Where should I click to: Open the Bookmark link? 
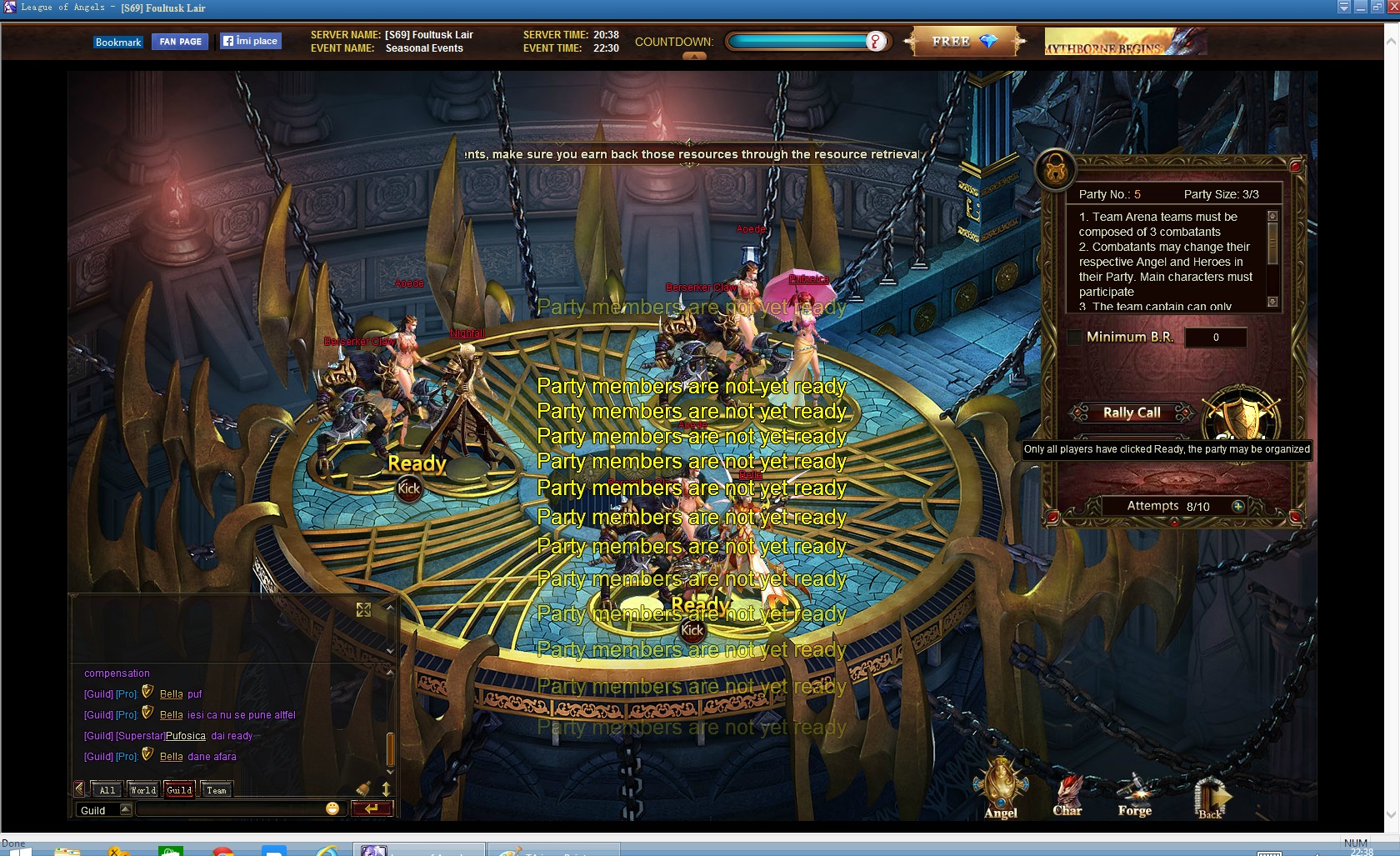click(x=117, y=43)
